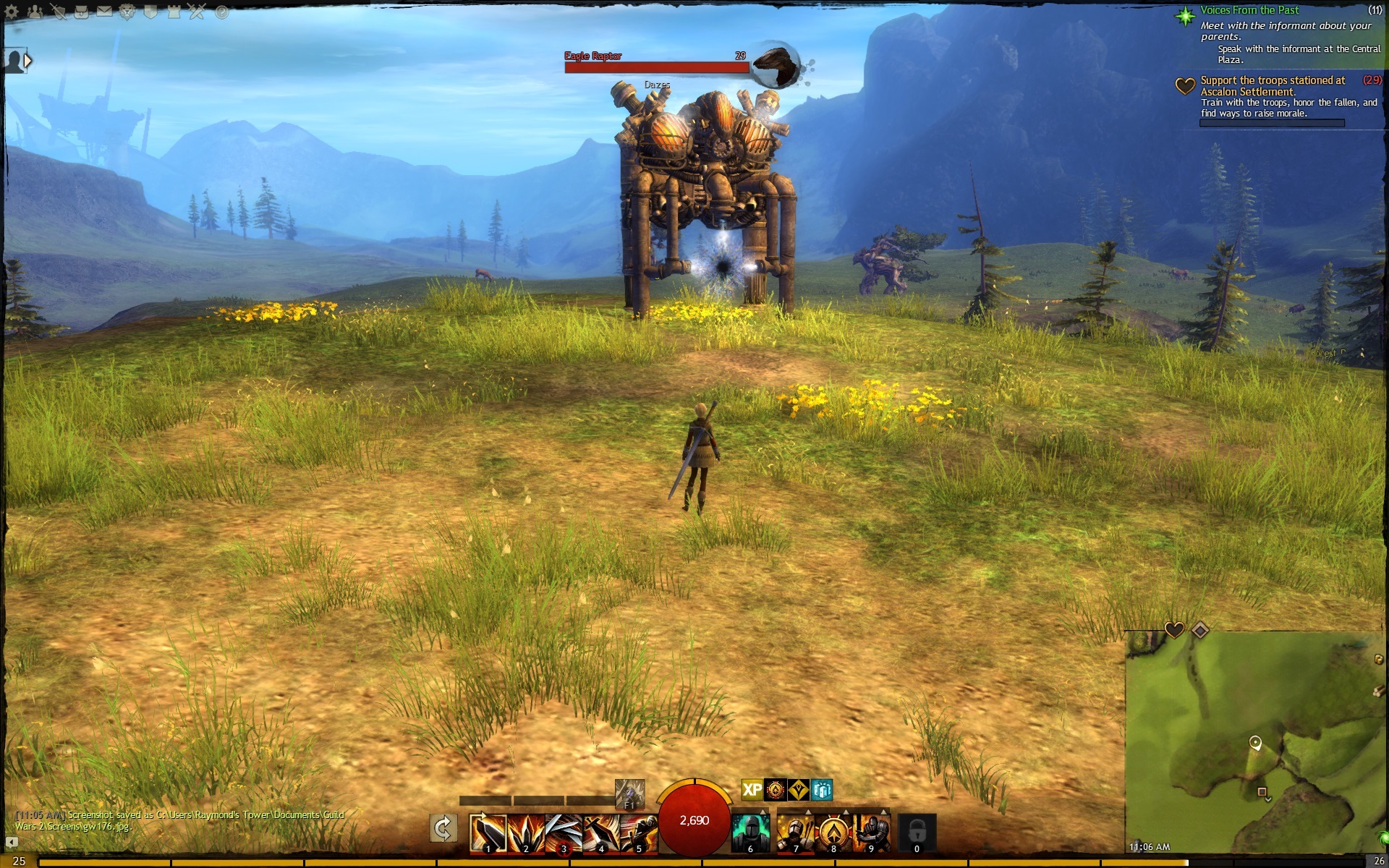The image size is (1389, 868).
Task: Activate weapon skill 3 spinning blades
Action: coord(564,833)
